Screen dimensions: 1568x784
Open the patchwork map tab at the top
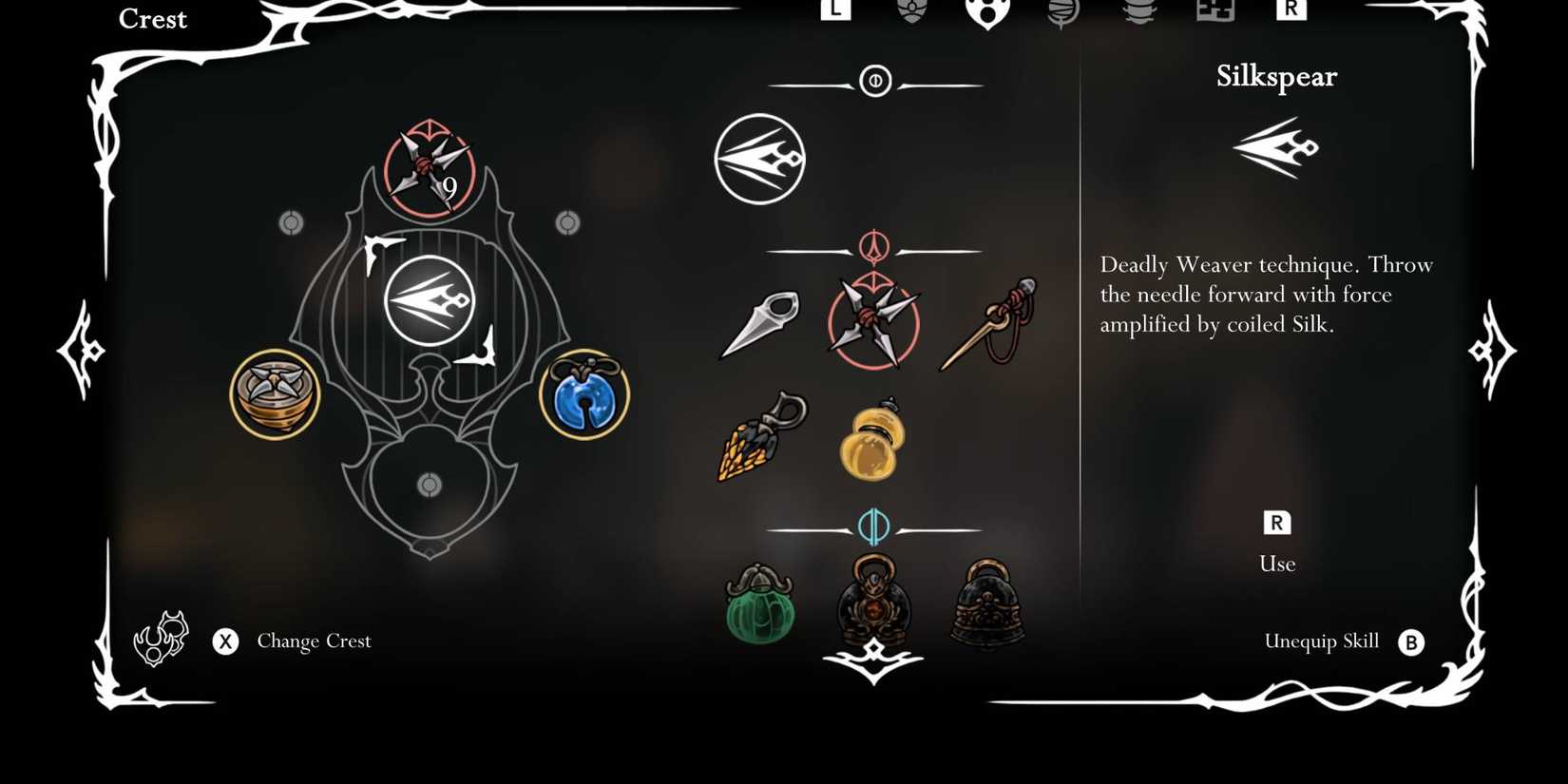1214,11
